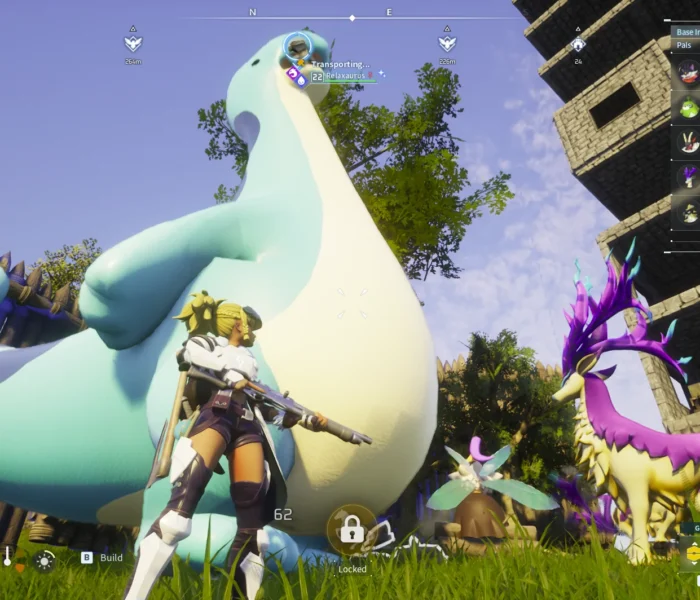
Task: Choose the yellow-and-black Pal portrait
Action: click(x=689, y=212)
